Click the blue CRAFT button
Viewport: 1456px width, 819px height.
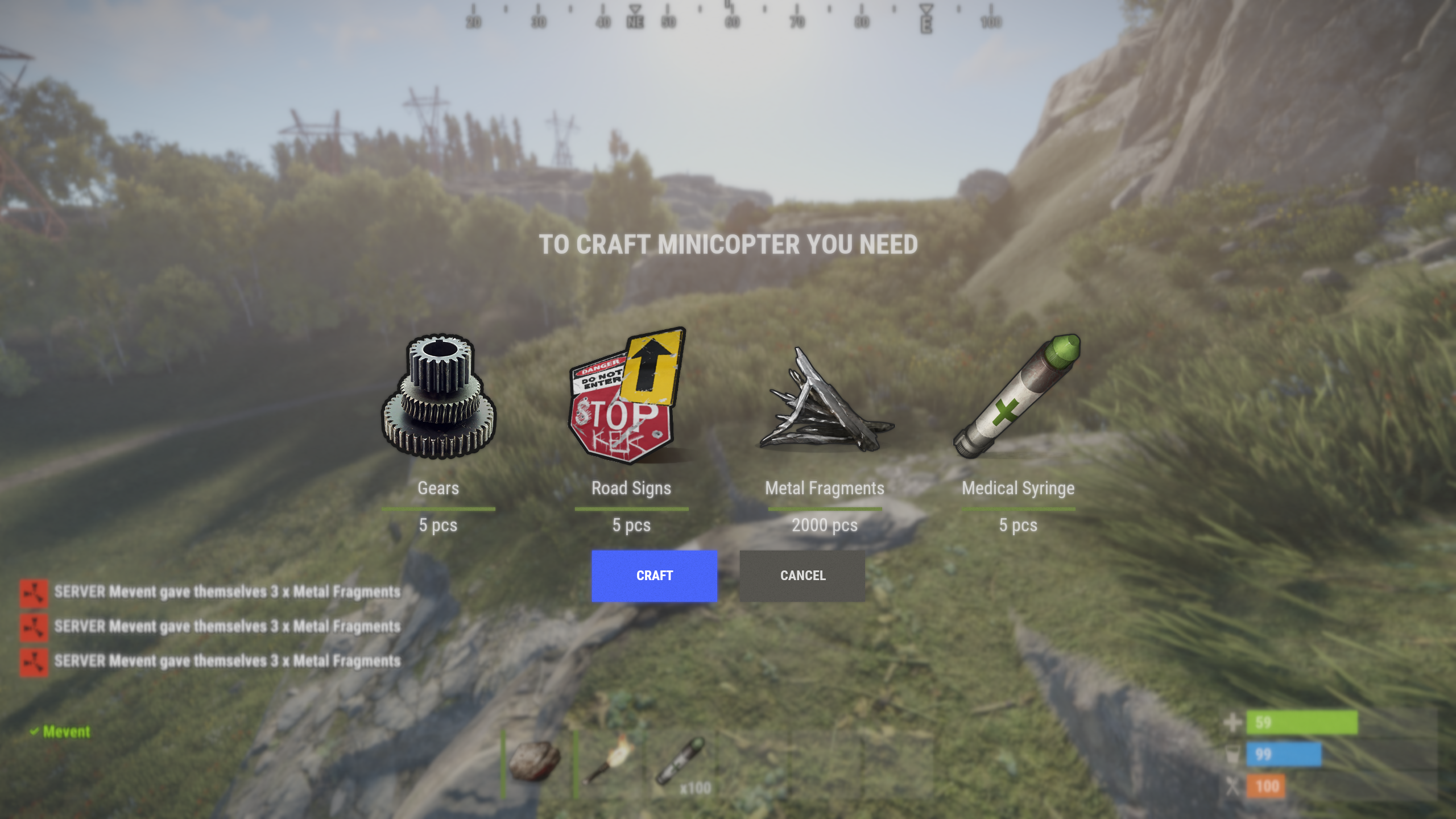coord(654,576)
